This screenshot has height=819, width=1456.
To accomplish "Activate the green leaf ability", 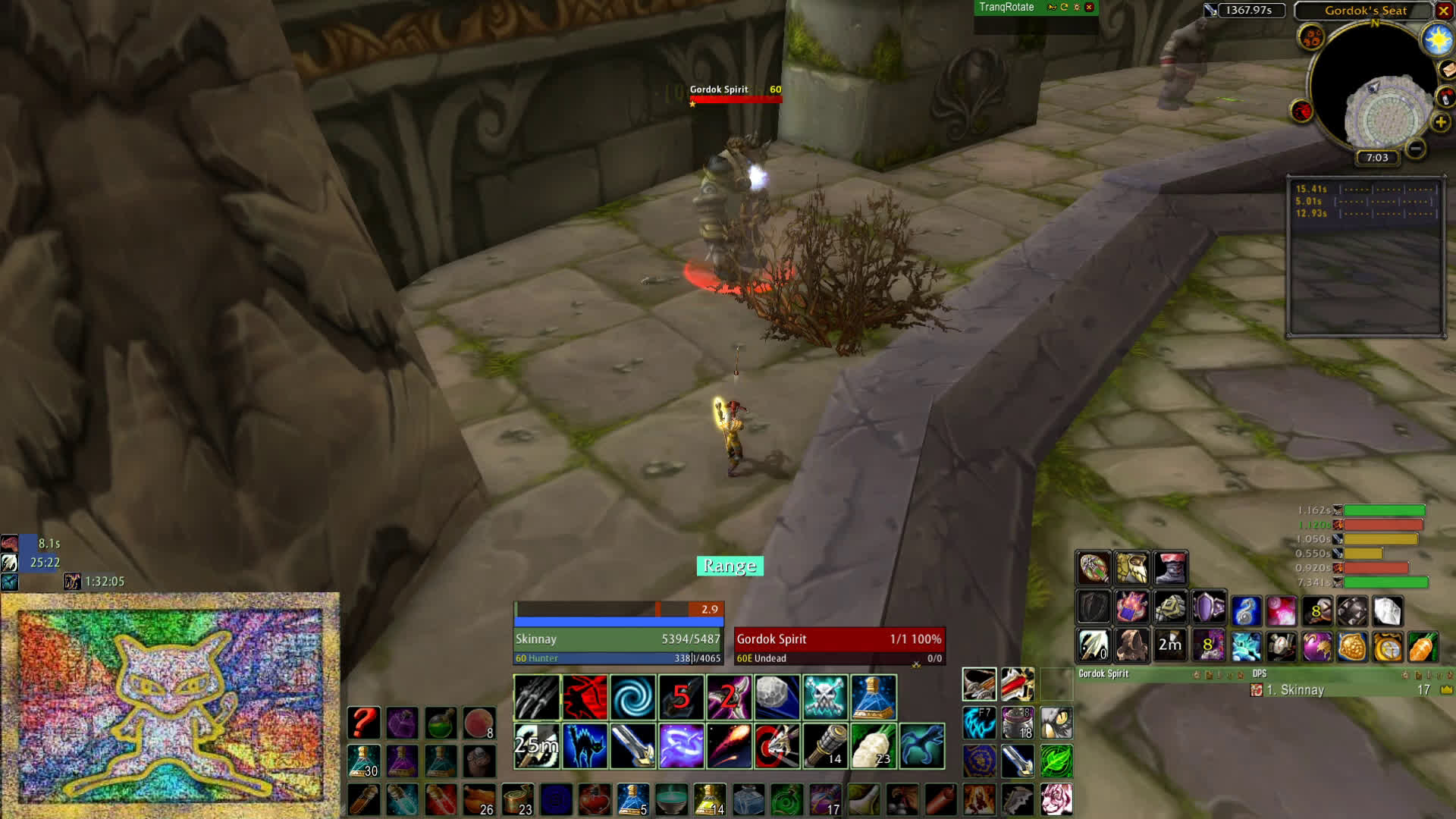I will [1056, 761].
